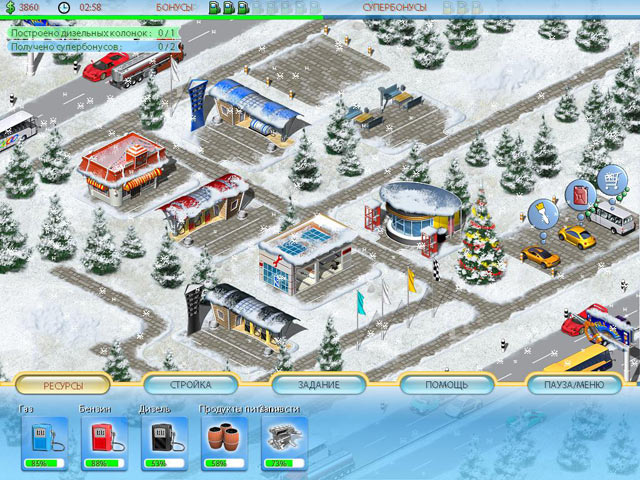This screenshot has width=640, height=480.
Task: Select the black Дизель pump icon
Action: (162, 438)
